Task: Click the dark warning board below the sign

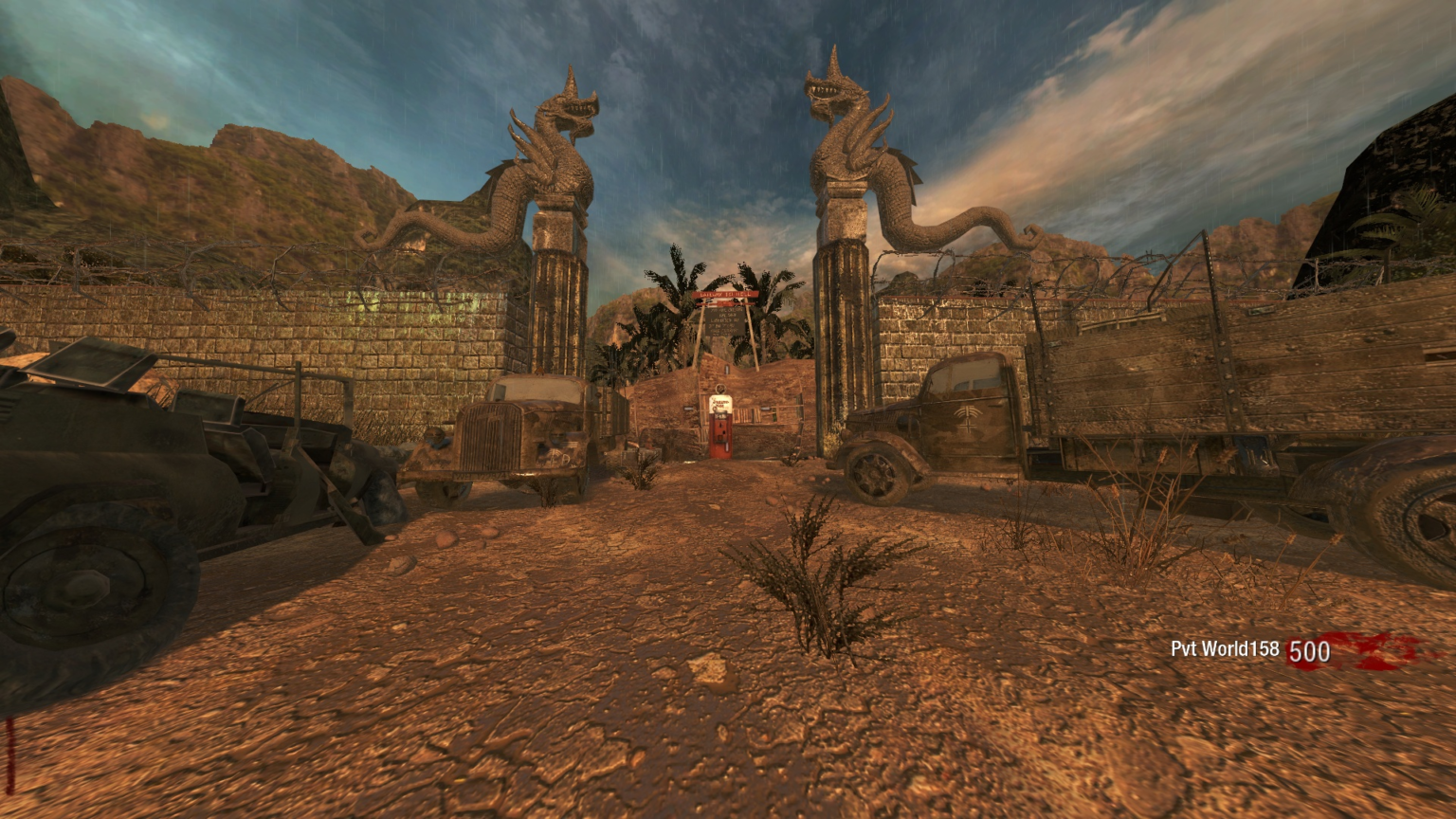Action: click(723, 322)
